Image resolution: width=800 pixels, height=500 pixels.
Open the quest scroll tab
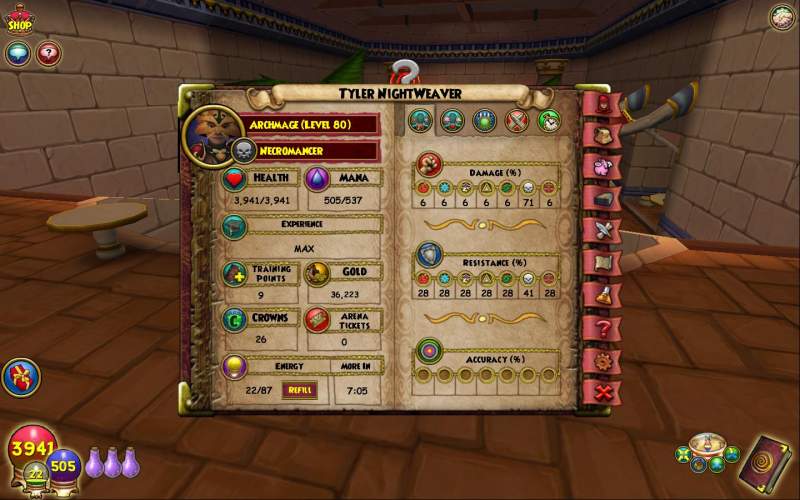pyautogui.click(x=603, y=262)
